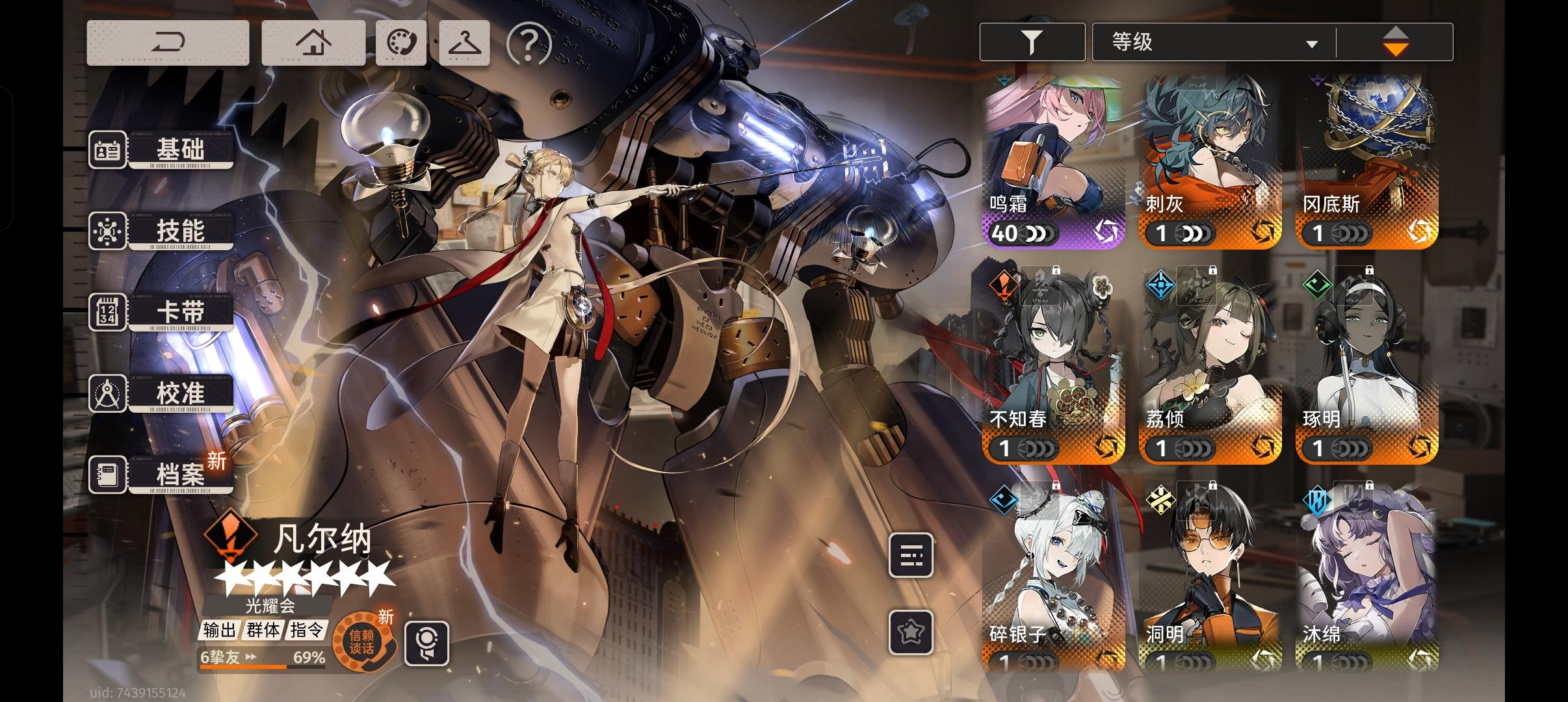The image size is (1568, 702).
Task: Open the telephone dial icon
Action: click(x=400, y=43)
